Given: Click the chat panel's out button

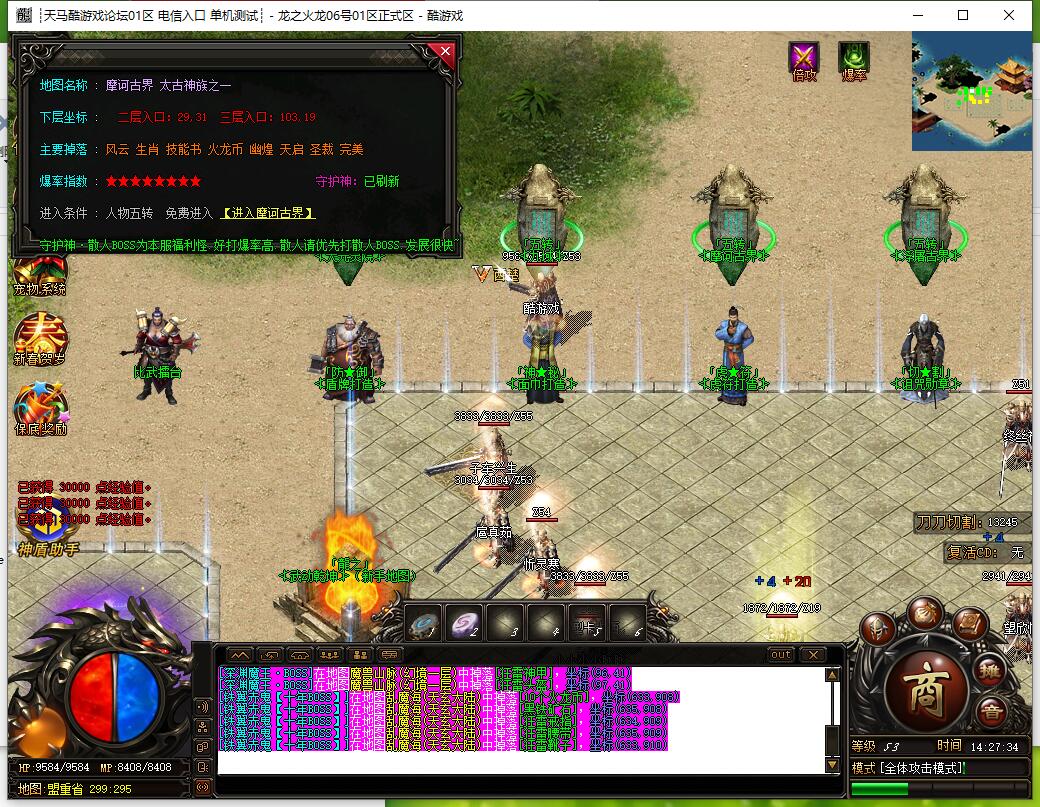Looking at the screenshot, I should [x=781, y=654].
